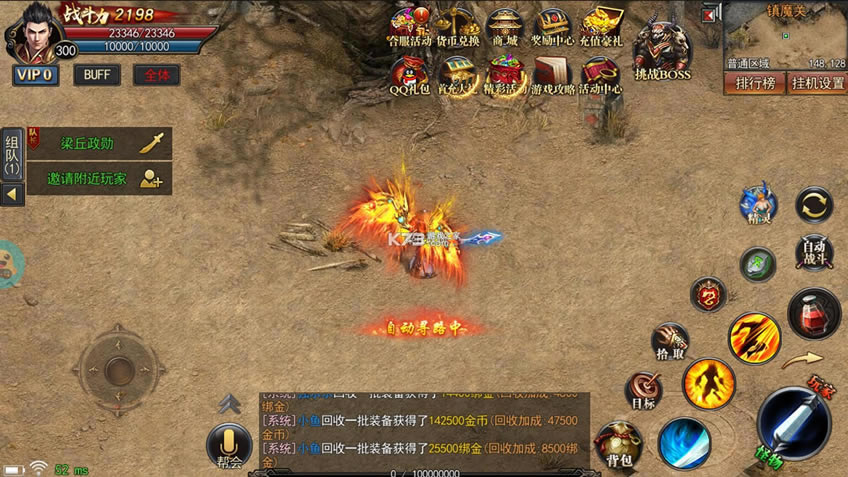
Task: Open 充值豪礼 recharge gifts
Action: tap(602, 28)
